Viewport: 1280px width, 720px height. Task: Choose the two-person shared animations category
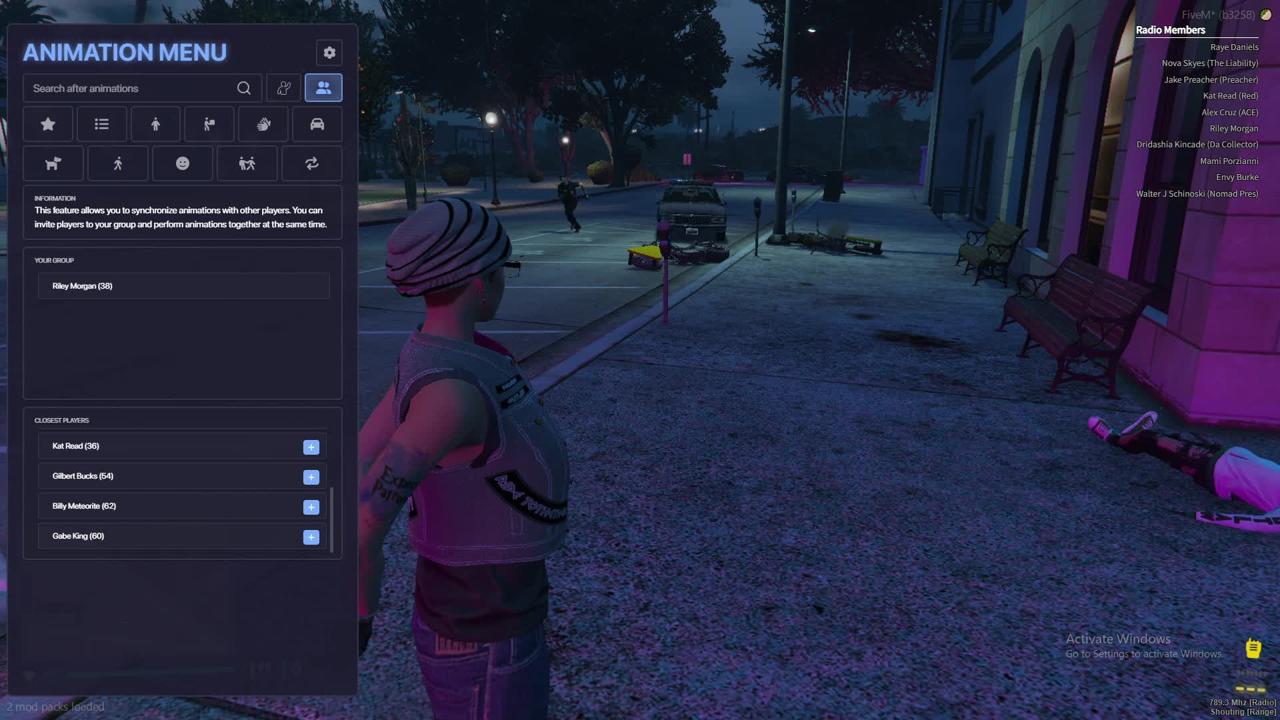247,164
